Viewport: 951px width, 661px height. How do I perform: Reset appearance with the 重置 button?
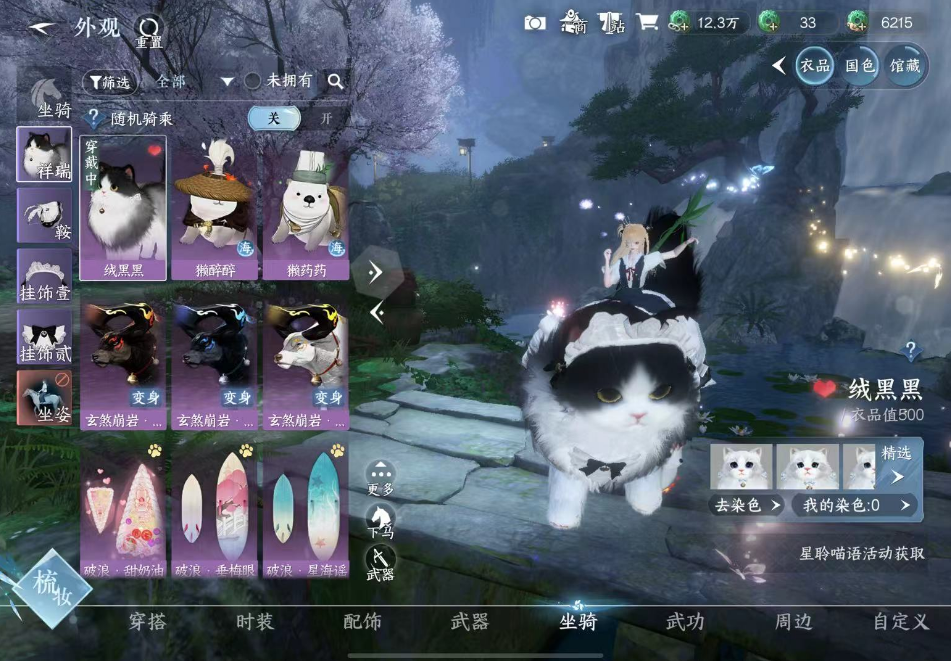(x=149, y=31)
